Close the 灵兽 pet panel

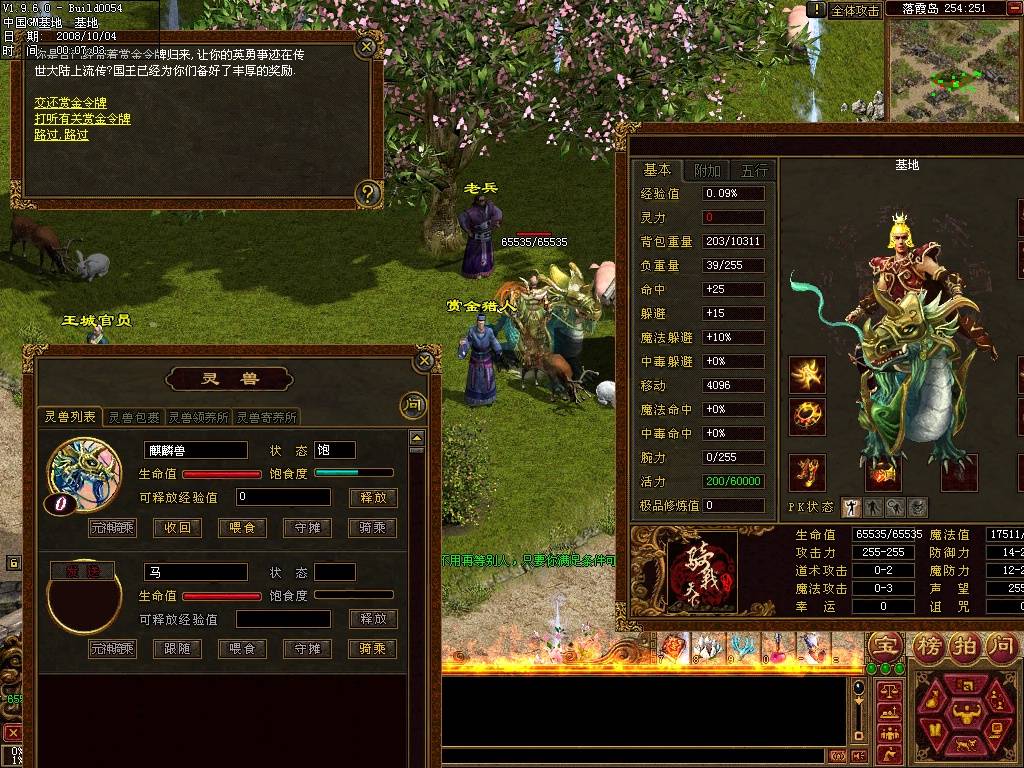point(425,361)
